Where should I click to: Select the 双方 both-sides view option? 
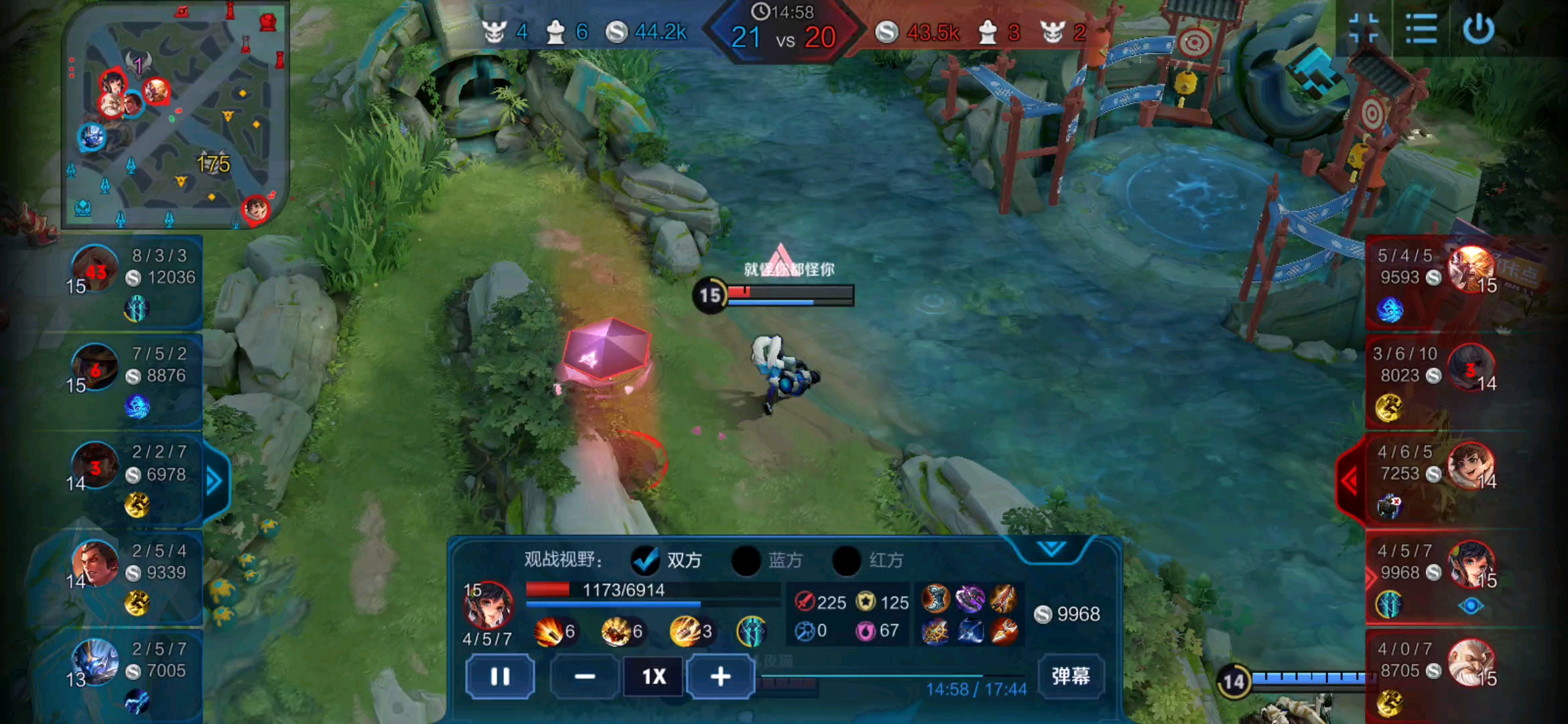pos(646,560)
